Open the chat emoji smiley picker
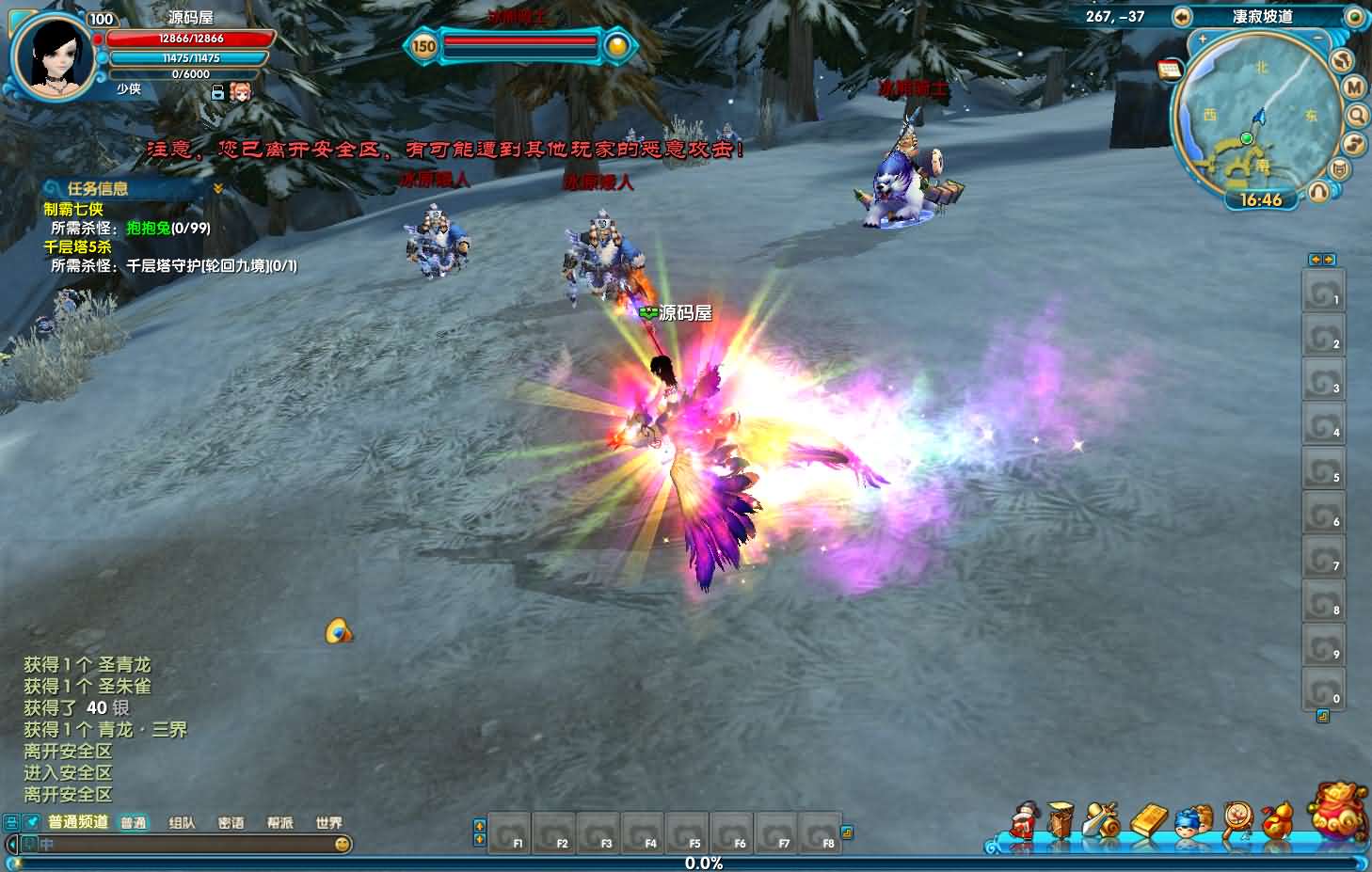 pyautogui.click(x=343, y=845)
